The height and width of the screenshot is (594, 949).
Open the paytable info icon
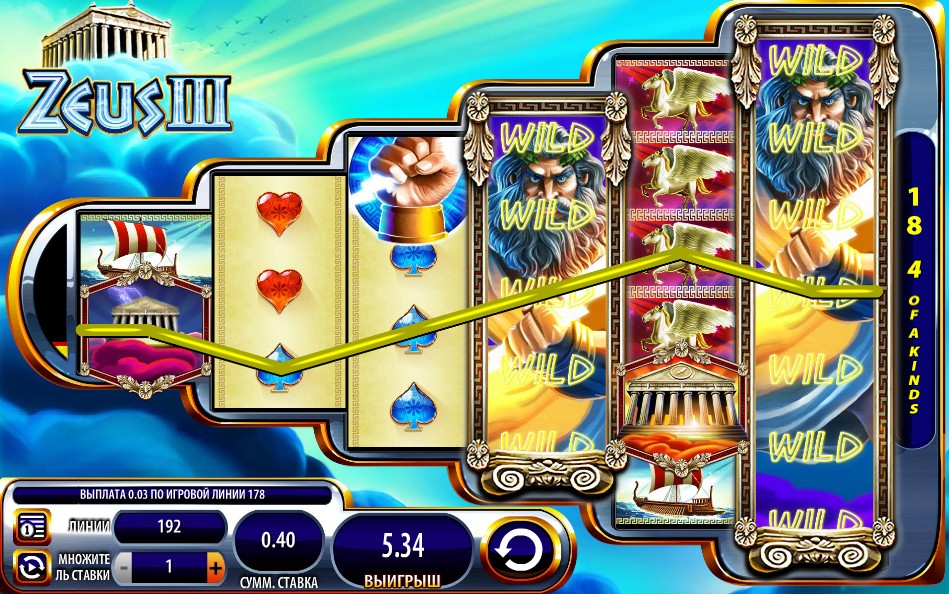click(x=31, y=527)
